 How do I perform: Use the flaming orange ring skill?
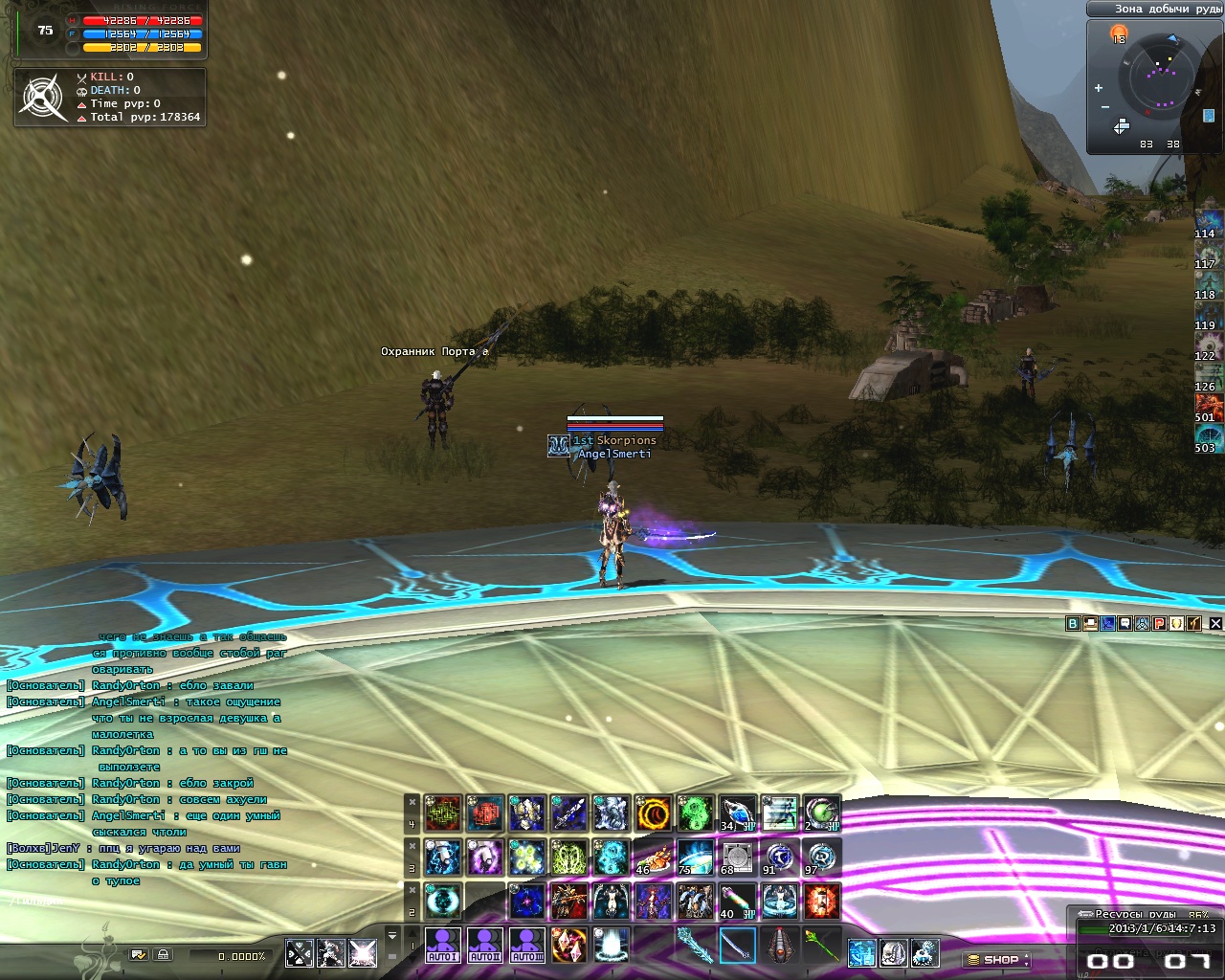point(653,813)
